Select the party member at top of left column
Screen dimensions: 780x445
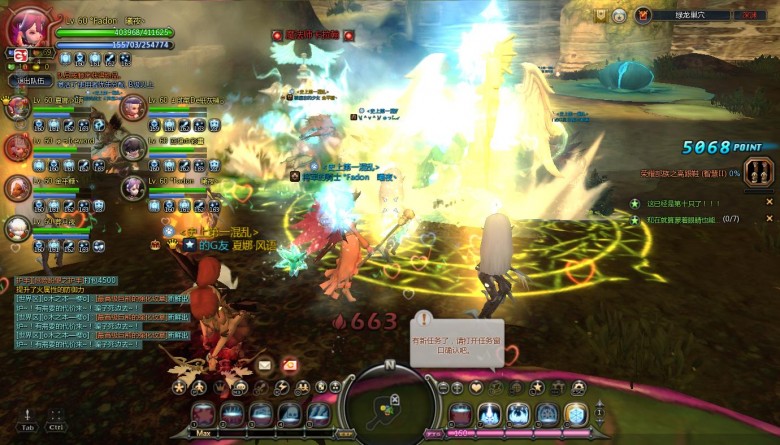tap(17, 106)
